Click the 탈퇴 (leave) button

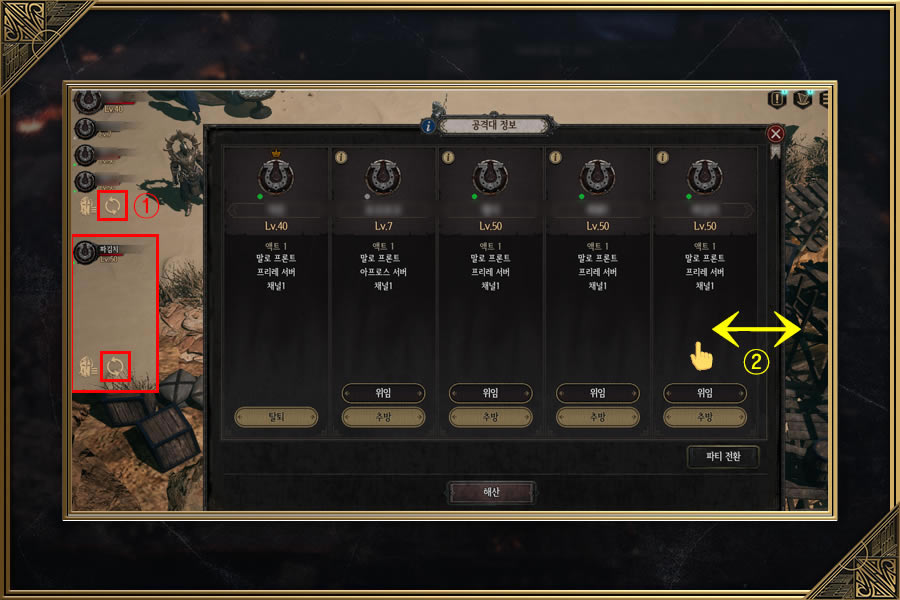(x=276, y=417)
